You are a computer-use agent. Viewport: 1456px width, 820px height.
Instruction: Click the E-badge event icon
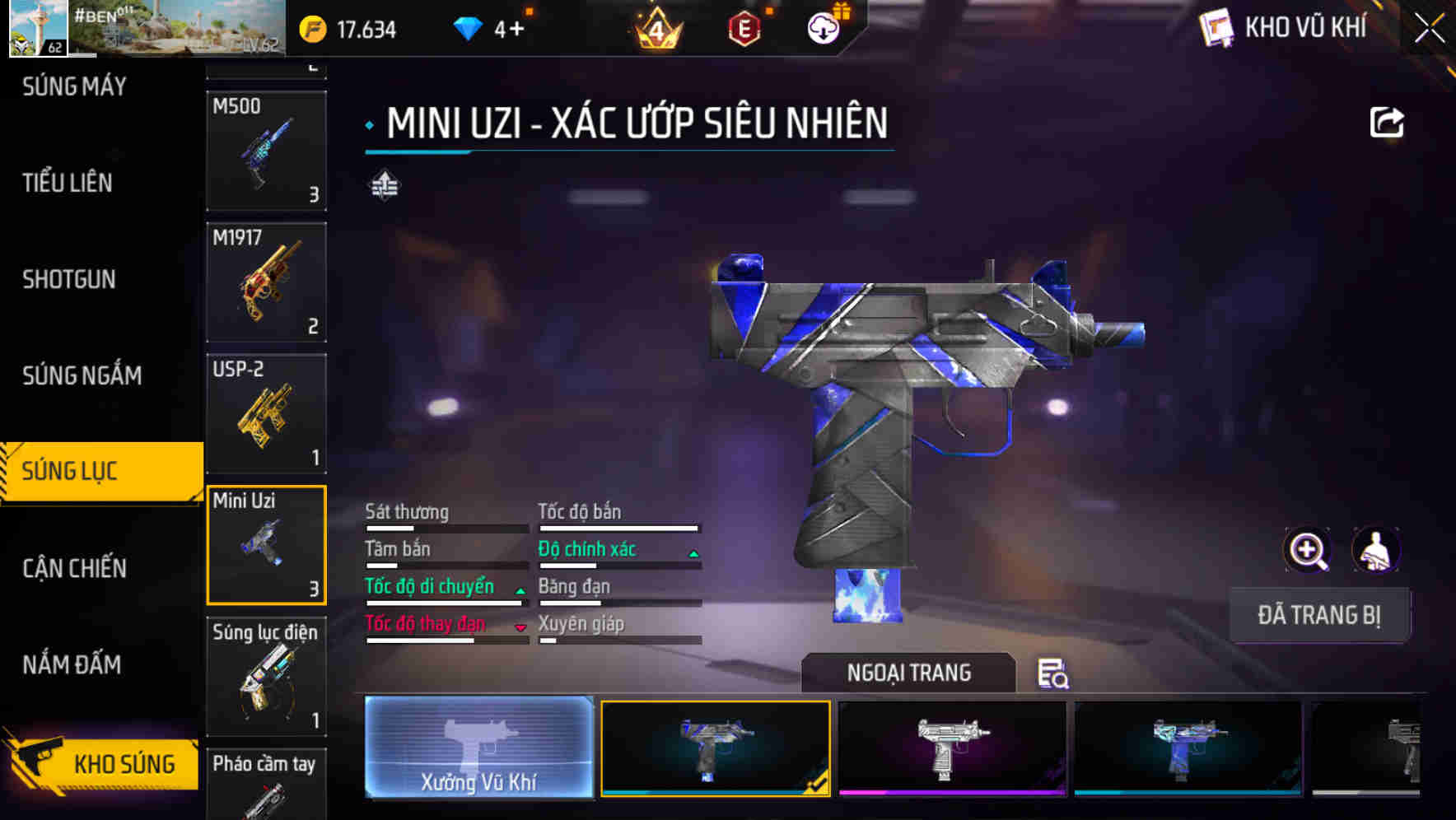pyautogui.click(x=742, y=28)
